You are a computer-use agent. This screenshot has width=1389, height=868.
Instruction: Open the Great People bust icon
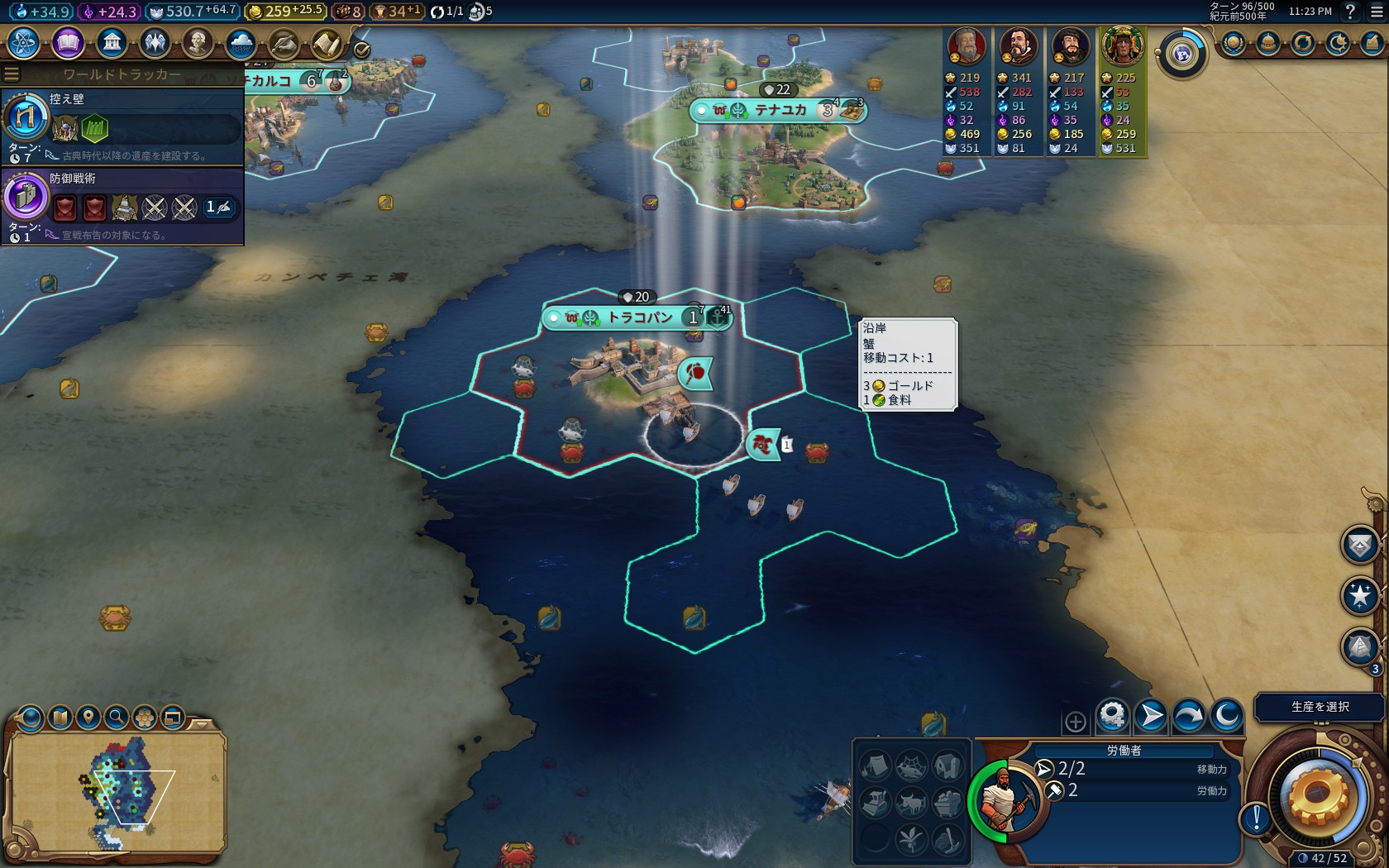point(198,43)
